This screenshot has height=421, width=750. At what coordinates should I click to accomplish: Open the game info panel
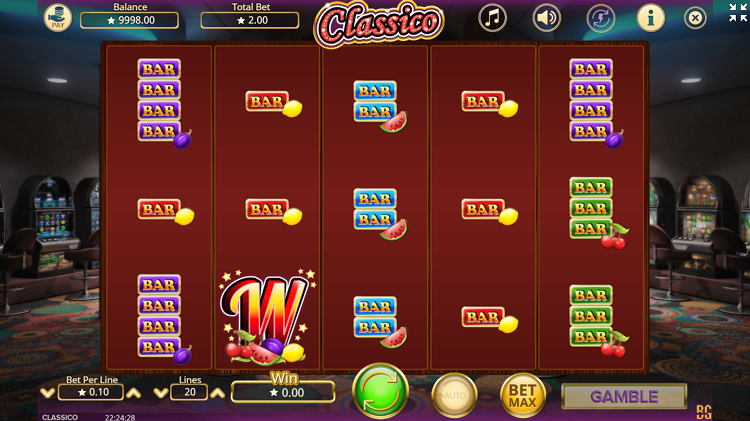pyautogui.click(x=651, y=17)
